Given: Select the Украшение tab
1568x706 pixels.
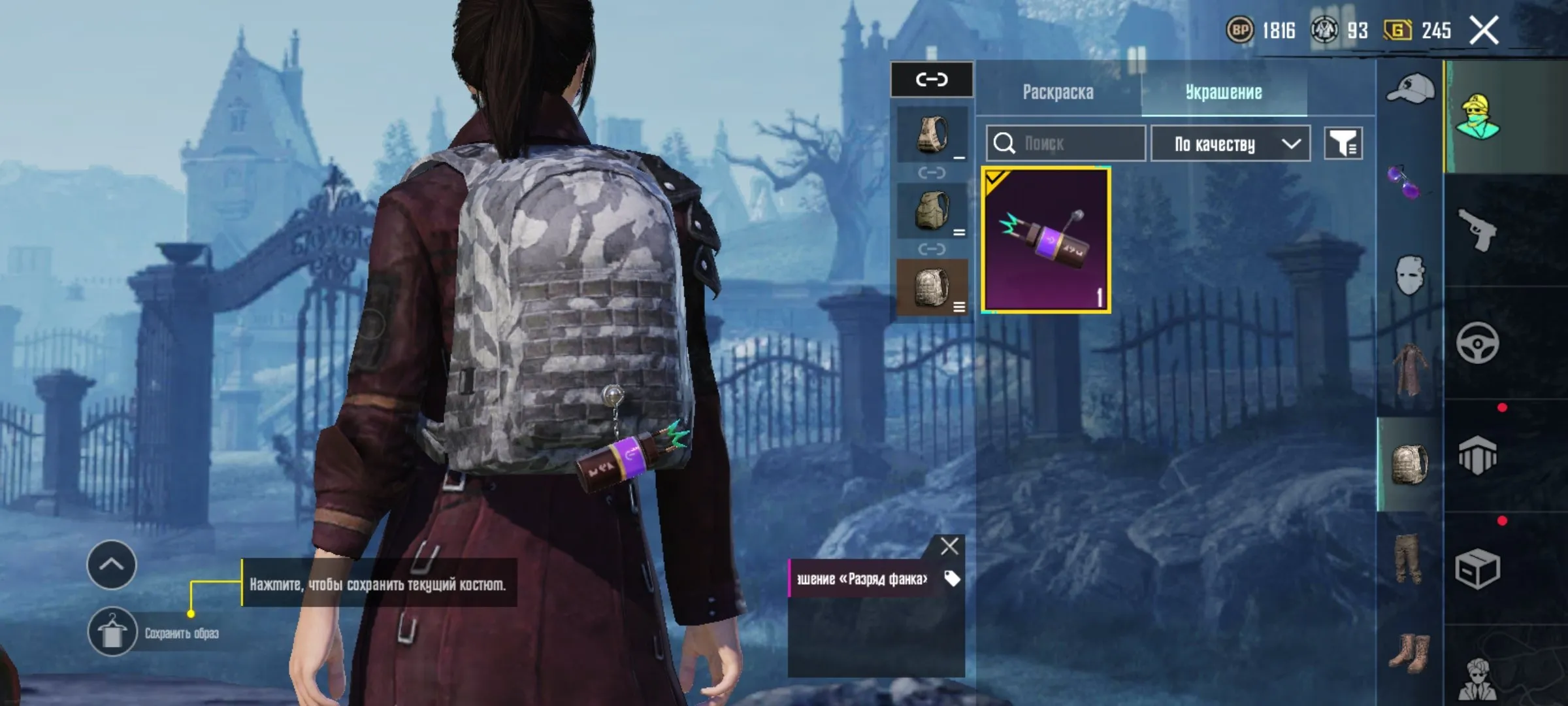Looking at the screenshot, I should coord(1223,92).
